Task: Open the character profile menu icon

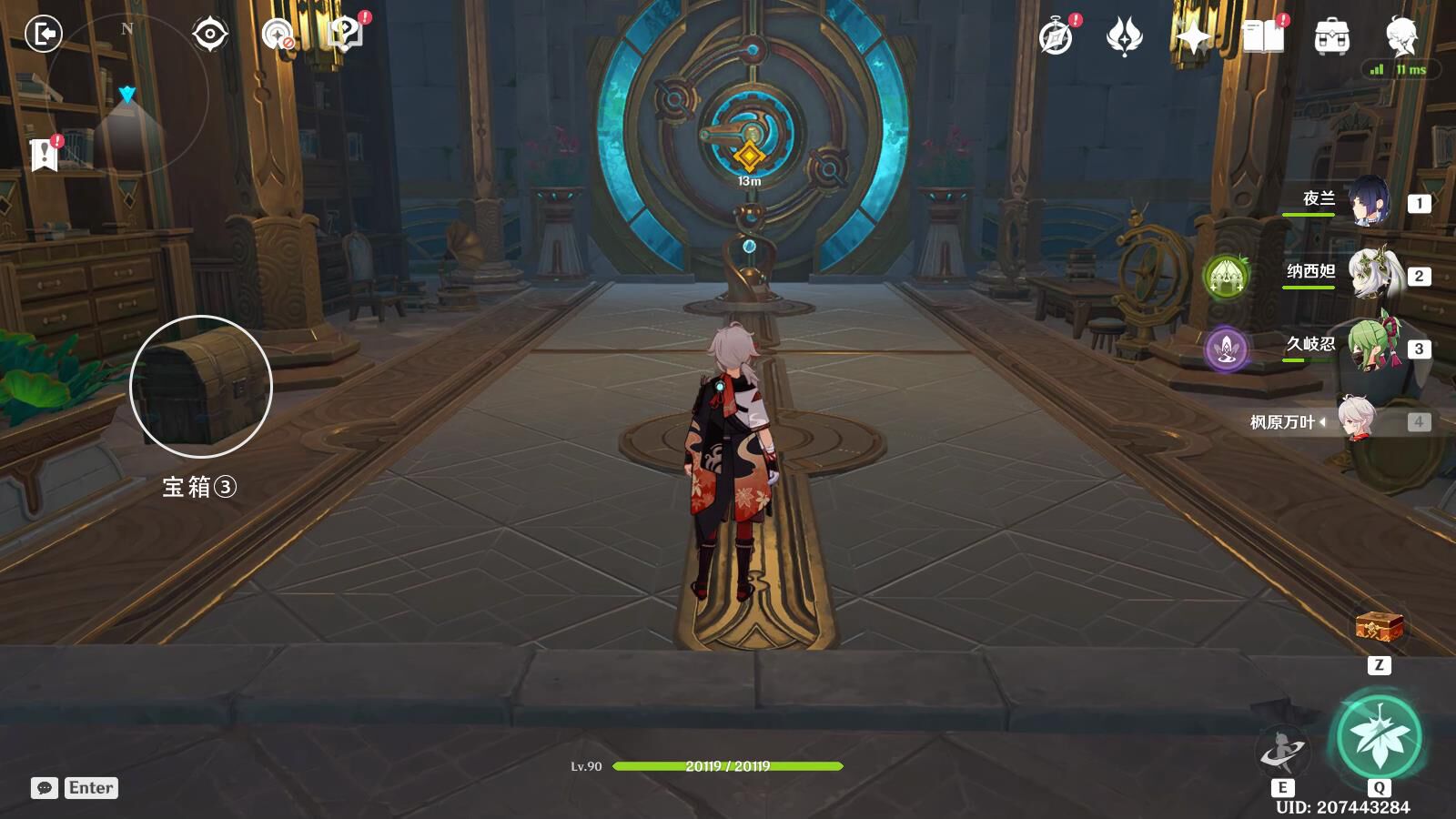Action: coord(1401,36)
